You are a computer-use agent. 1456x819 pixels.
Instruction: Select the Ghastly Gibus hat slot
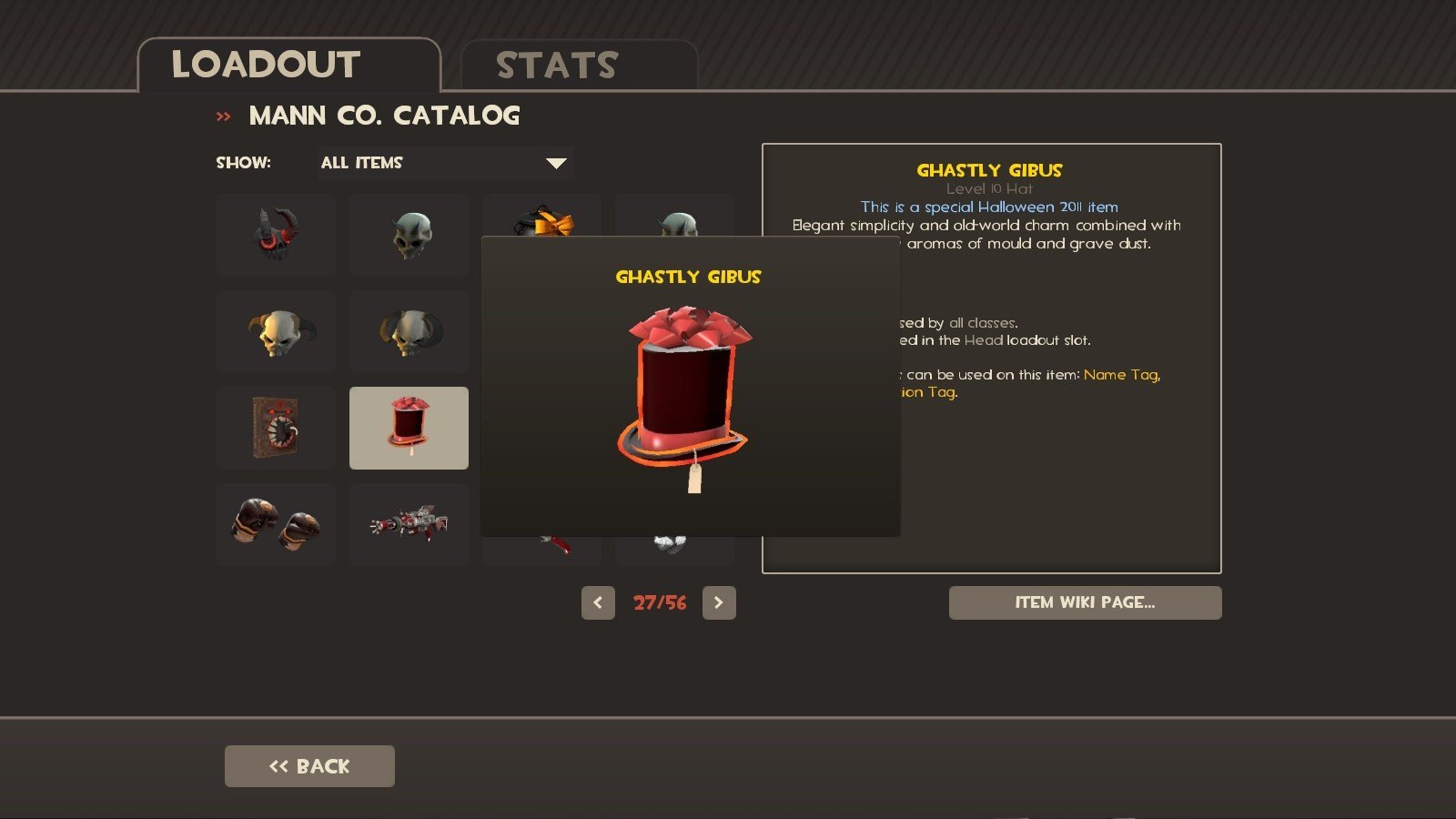409,429
